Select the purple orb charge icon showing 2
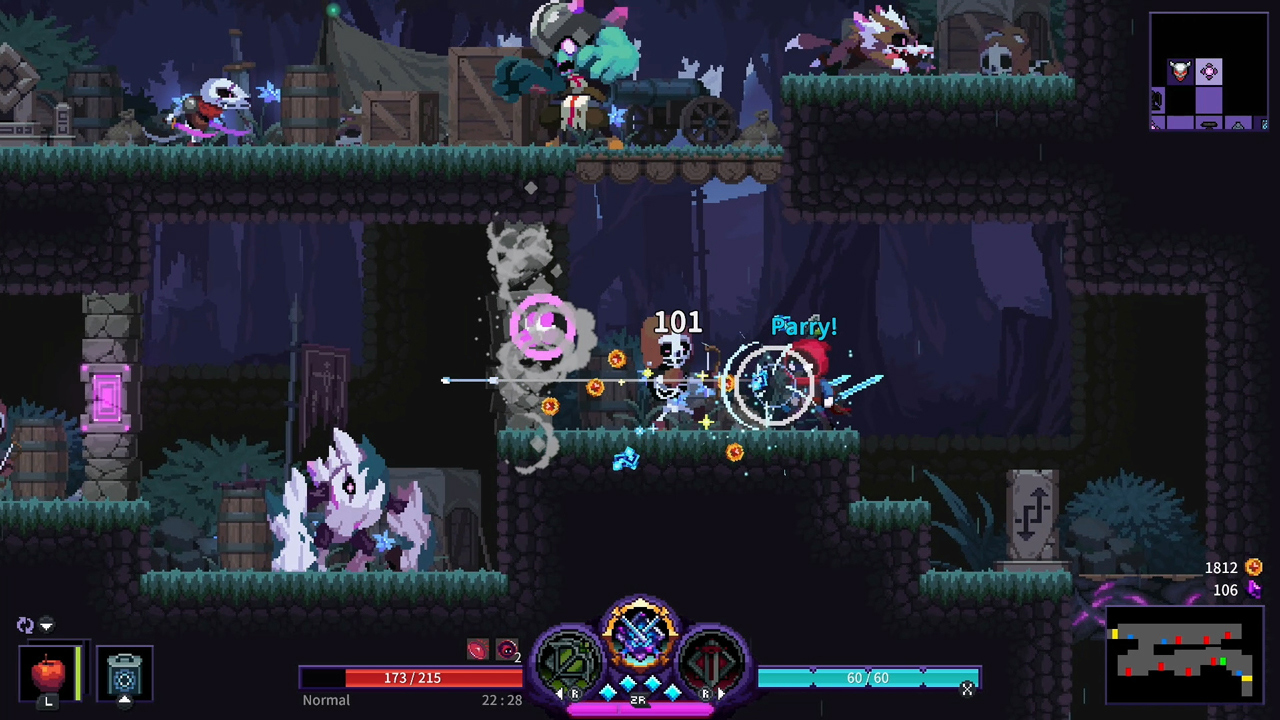The height and width of the screenshot is (720, 1280). click(506, 649)
